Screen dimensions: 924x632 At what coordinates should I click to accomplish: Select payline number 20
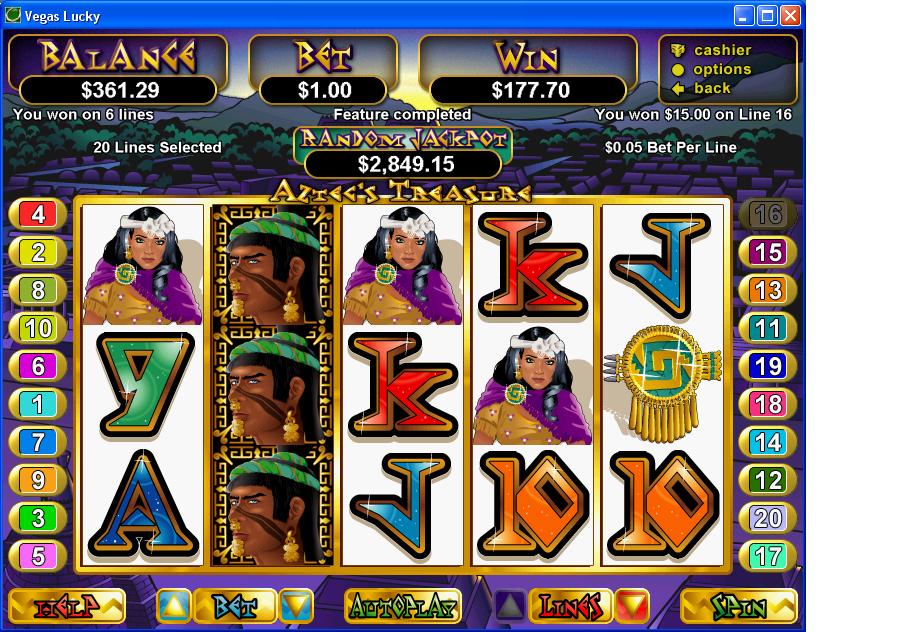(767, 518)
